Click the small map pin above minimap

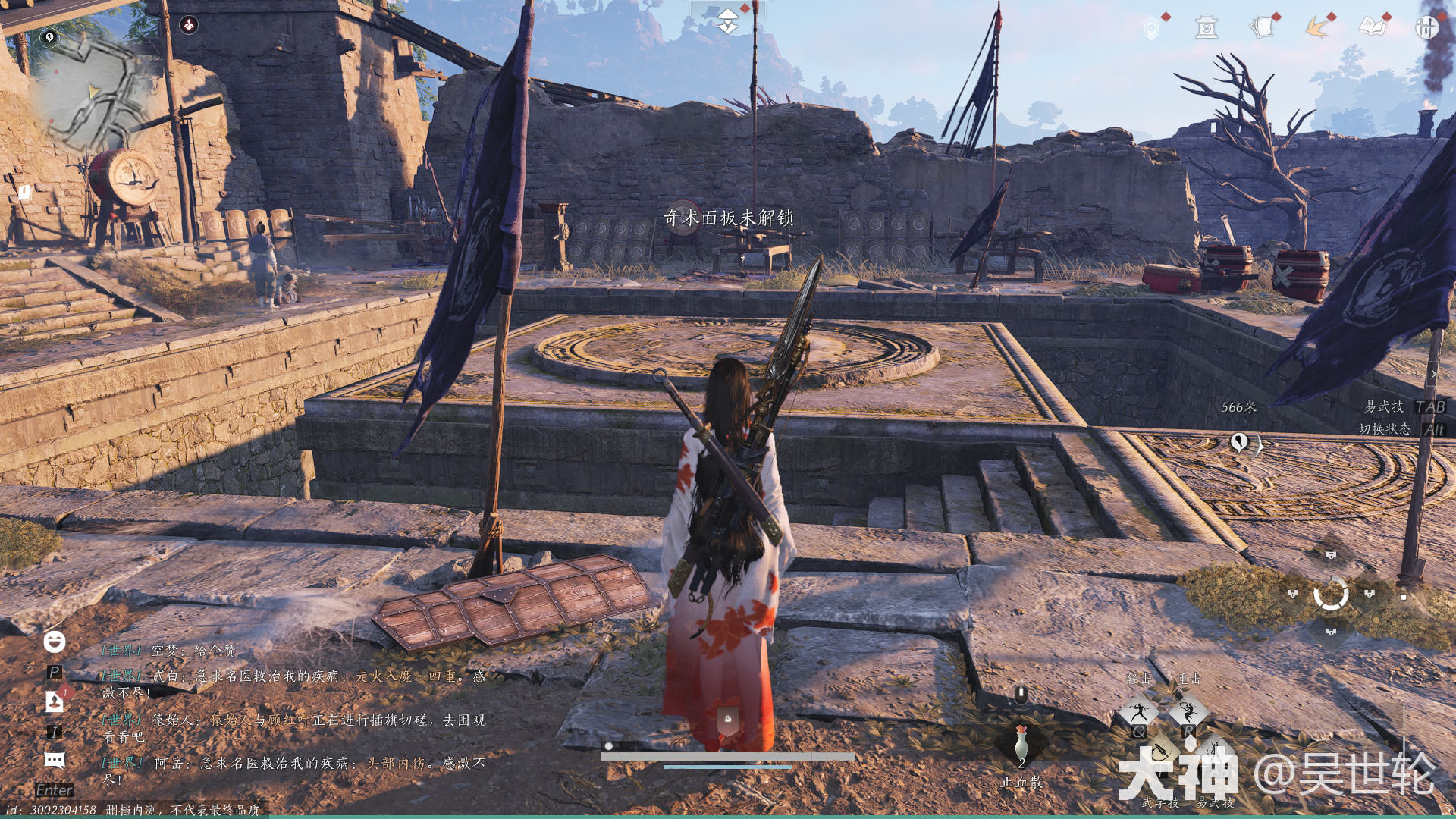point(49,36)
